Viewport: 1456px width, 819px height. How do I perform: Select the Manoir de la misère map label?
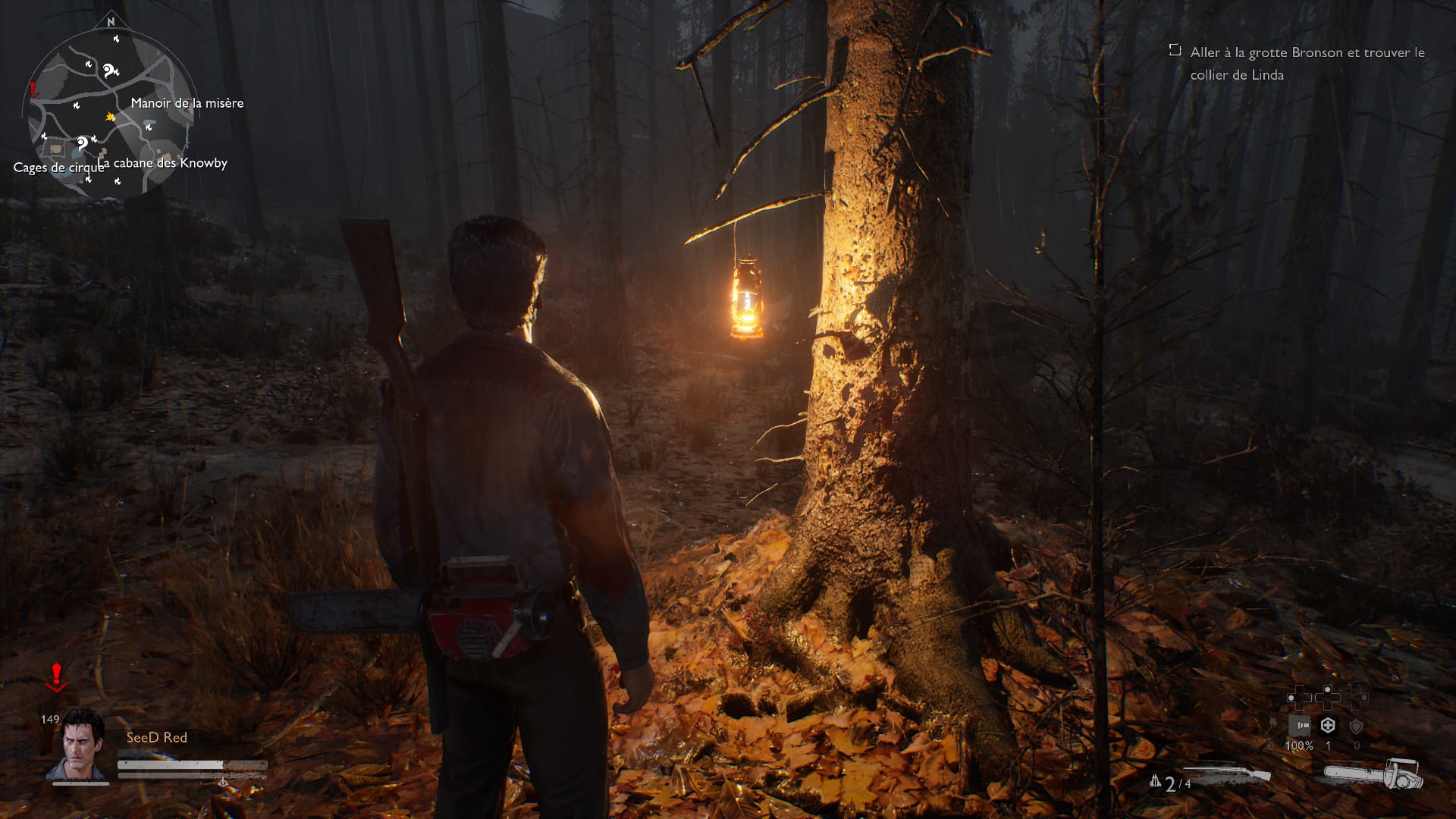coord(187,103)
